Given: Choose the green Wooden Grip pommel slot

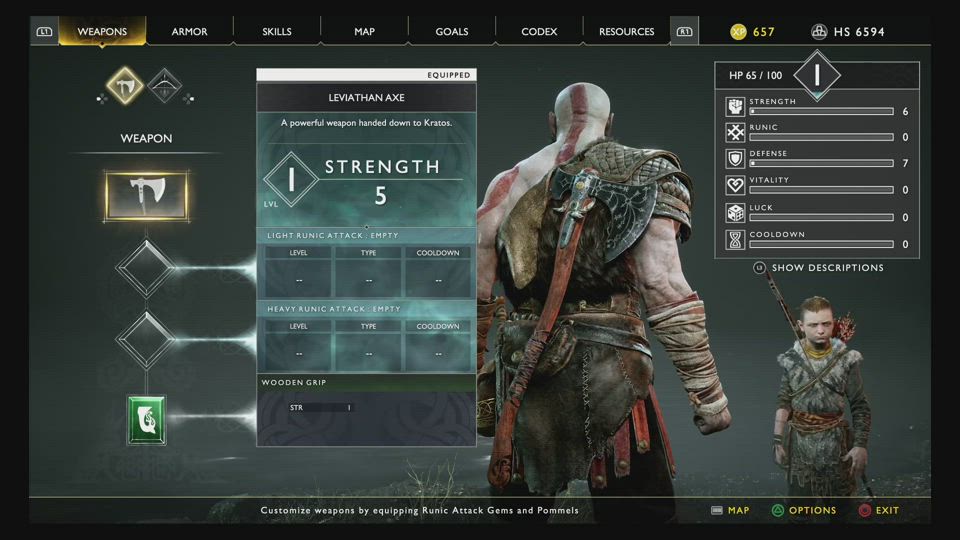Looking at the screenshot, I should click(x=147, y=420).
